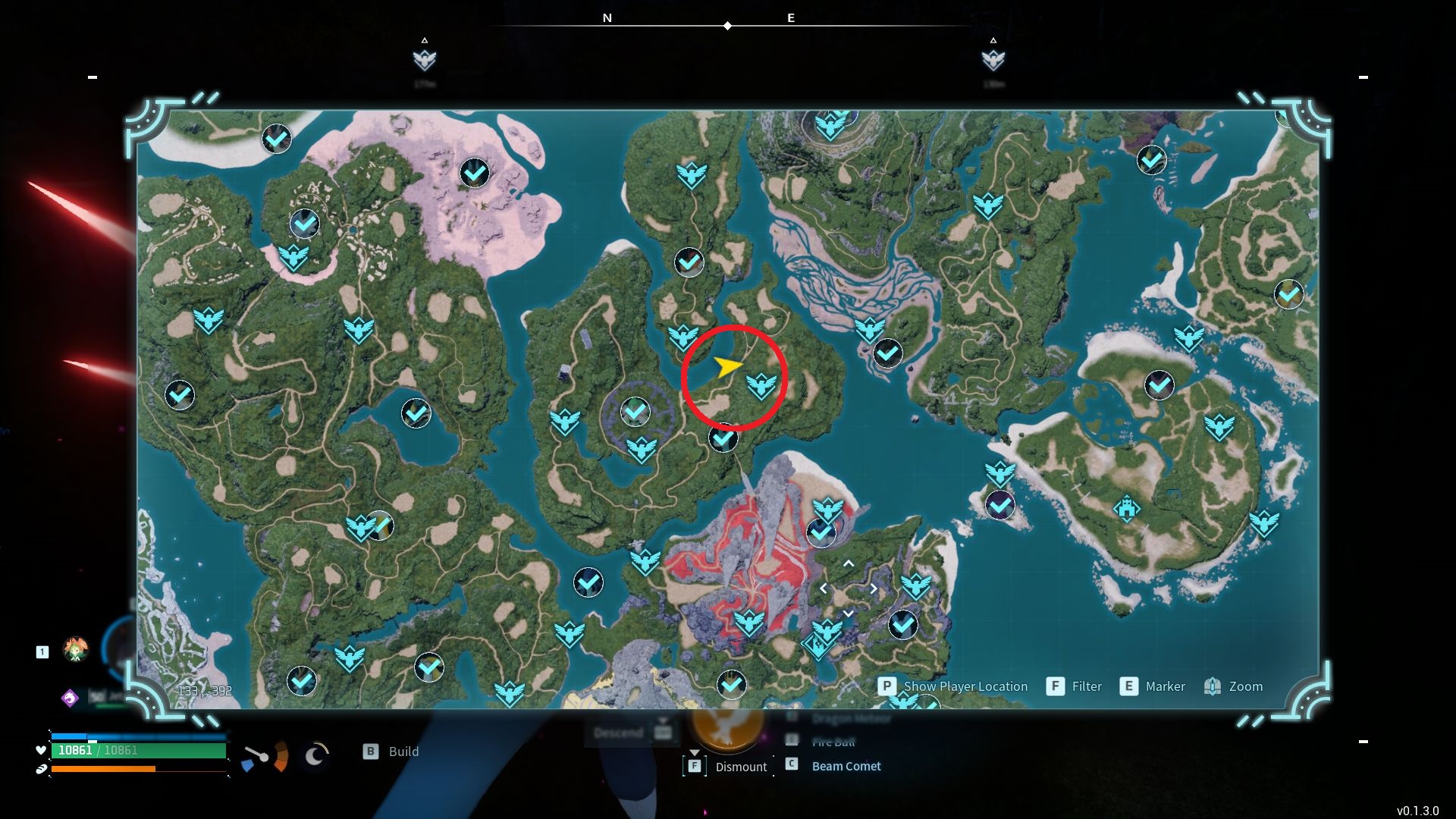Click the flying mount icon above Dismount
The height and width of the screenshot is (819, 1456).
[x=726, y=728]
